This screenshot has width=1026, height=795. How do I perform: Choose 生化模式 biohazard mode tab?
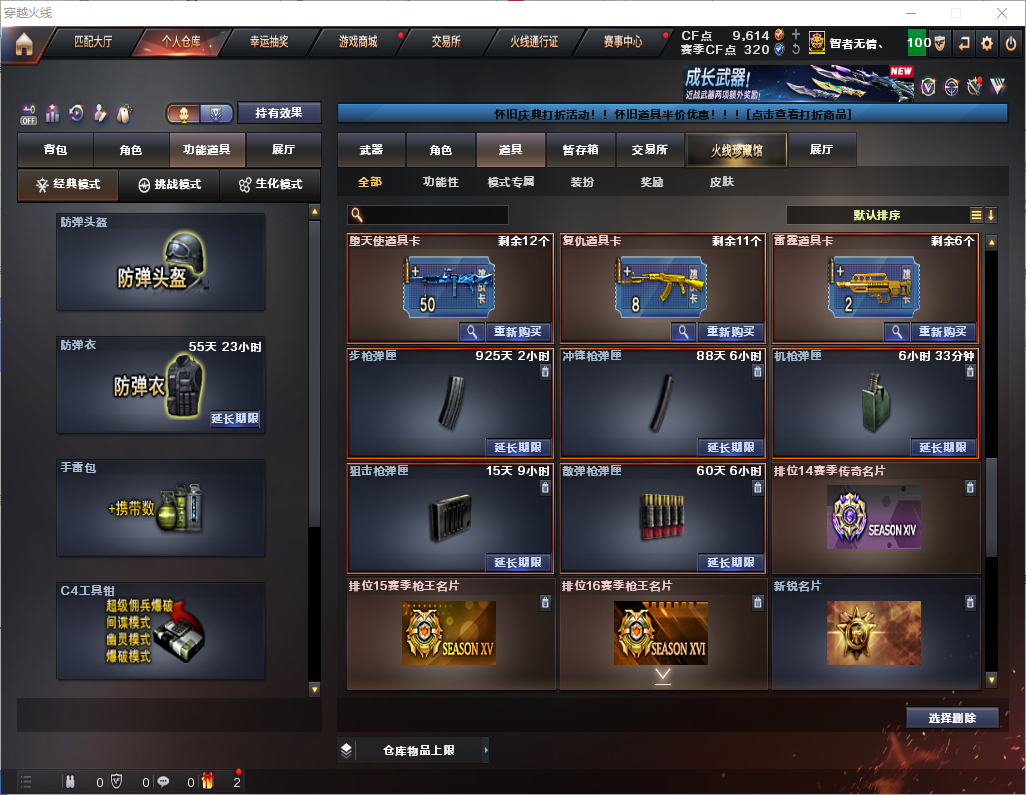click(269, 185)
